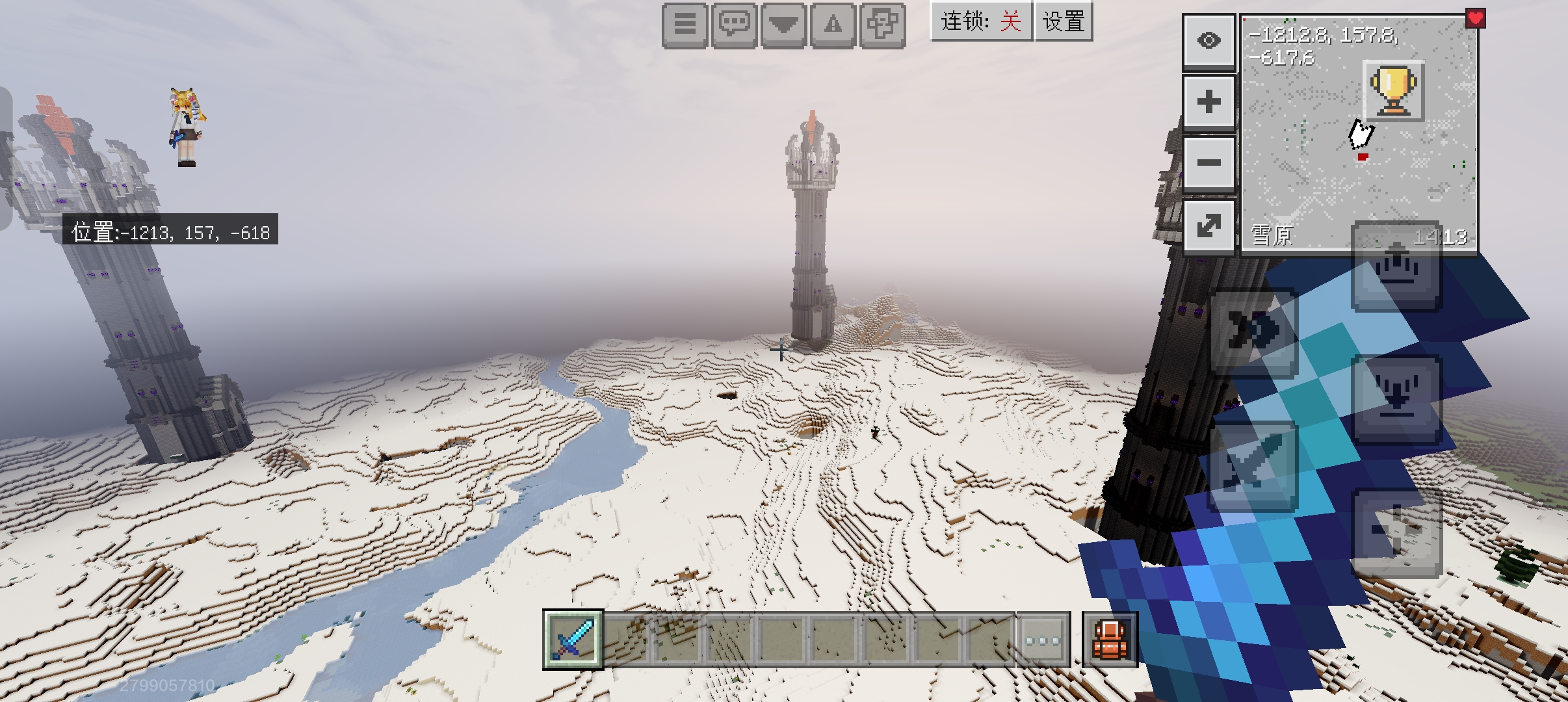This screenshot has height=702, width=1568.
Task: Tap the fly up button
Action: tap(1396, 266)
